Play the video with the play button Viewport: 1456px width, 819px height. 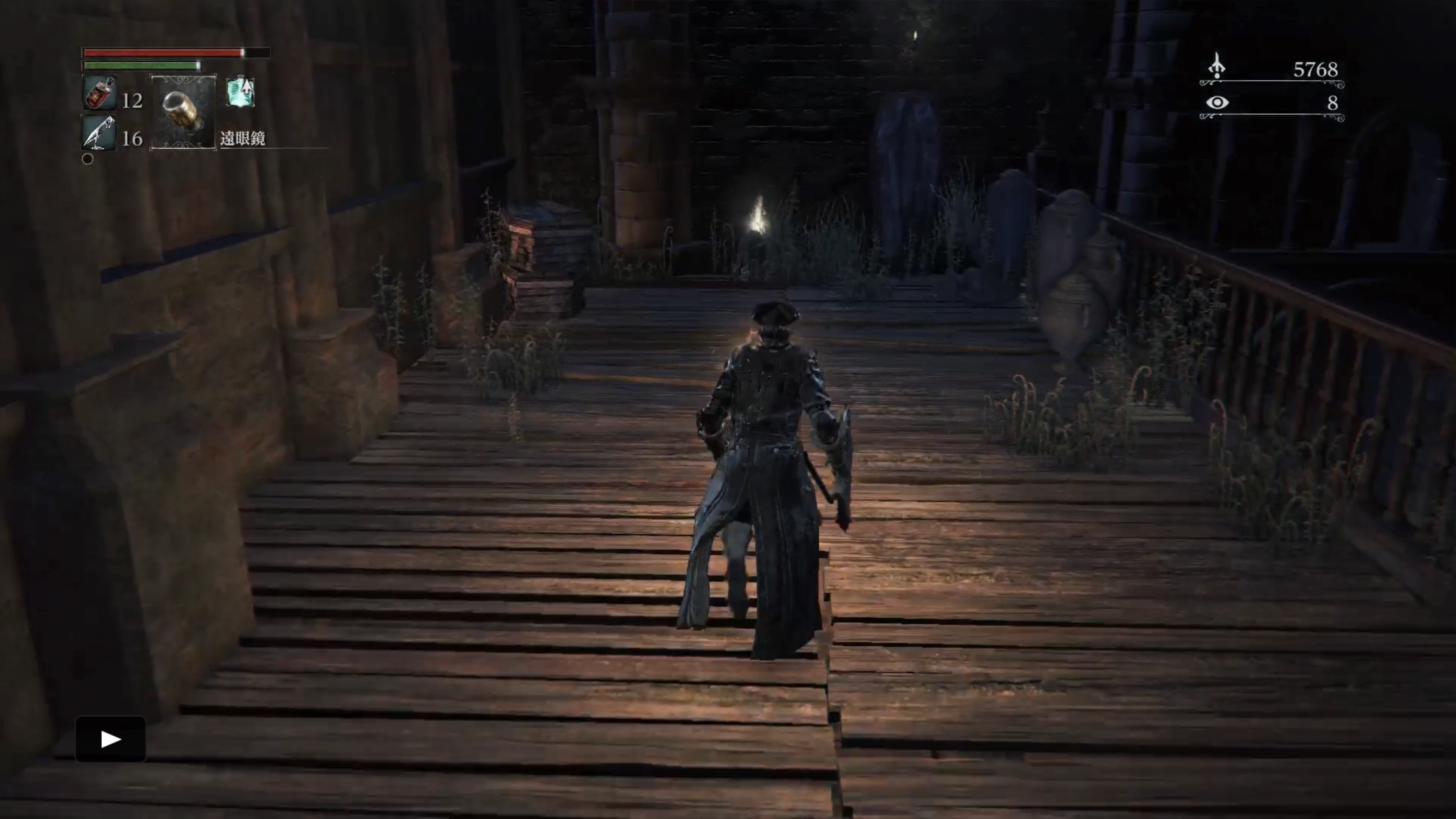click(x=111, y=739)
